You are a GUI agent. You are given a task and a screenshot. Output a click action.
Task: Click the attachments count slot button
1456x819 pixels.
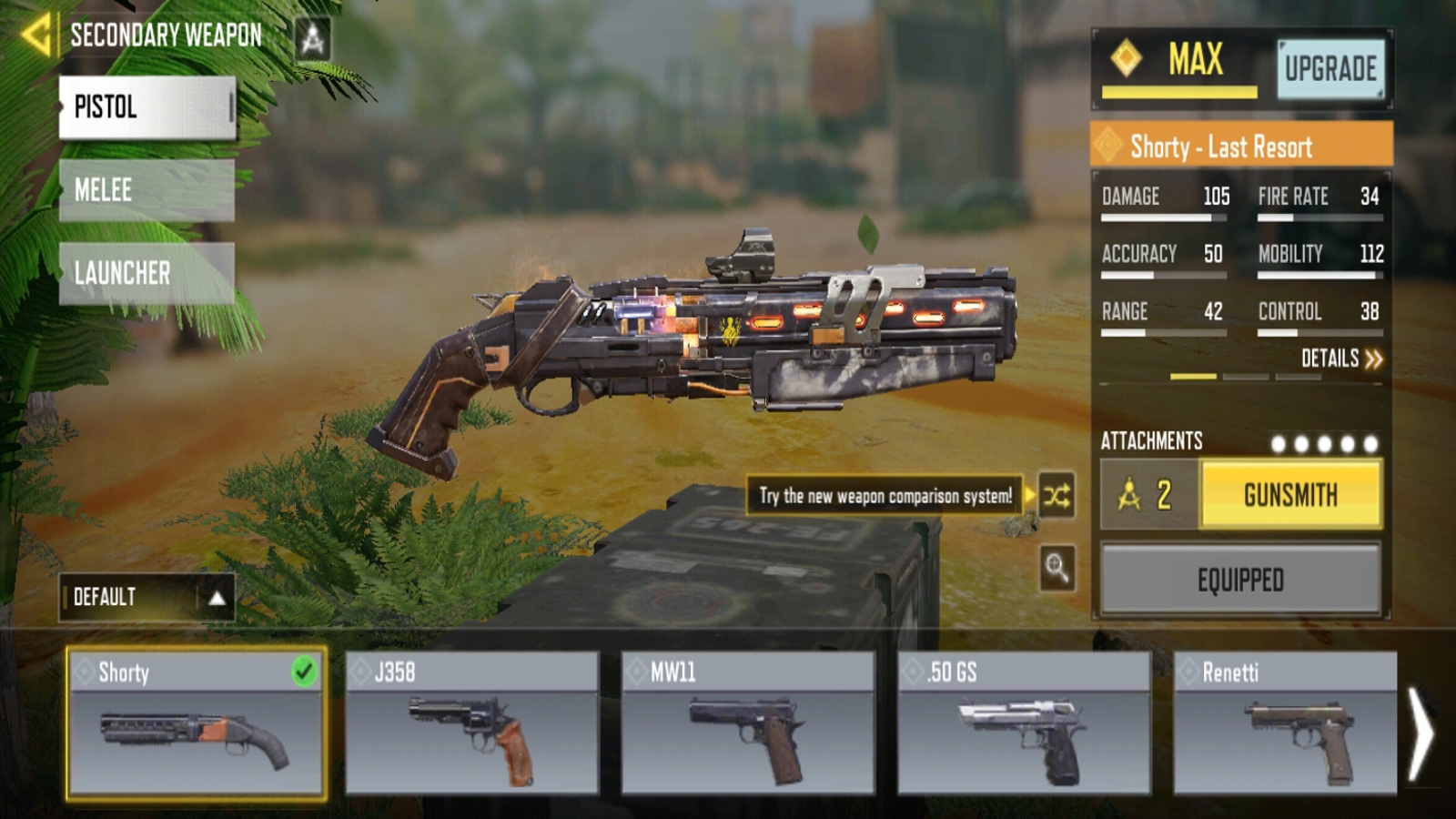[x=1150, y=495]
